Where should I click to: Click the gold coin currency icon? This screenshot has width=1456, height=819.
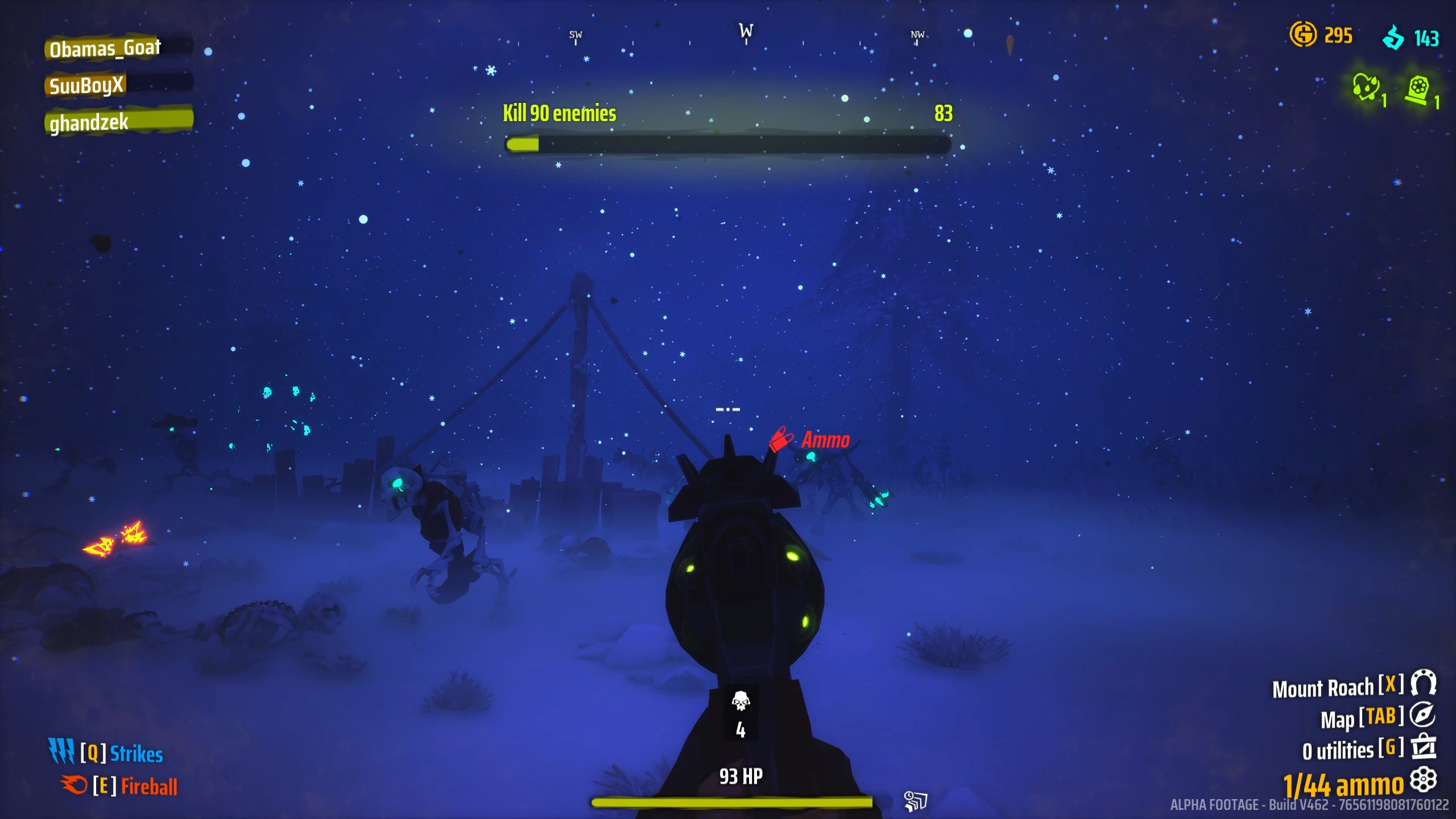tap(1302, 34)
